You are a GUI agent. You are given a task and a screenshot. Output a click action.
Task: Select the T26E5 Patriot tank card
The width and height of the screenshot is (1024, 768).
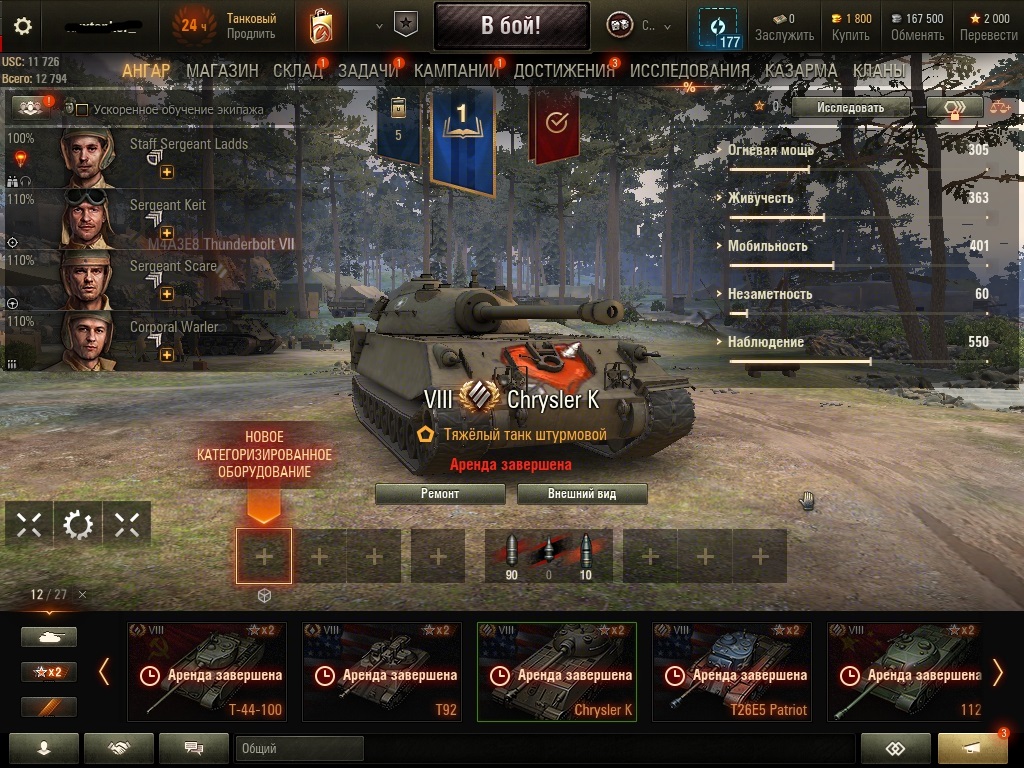tap(731, 671)
